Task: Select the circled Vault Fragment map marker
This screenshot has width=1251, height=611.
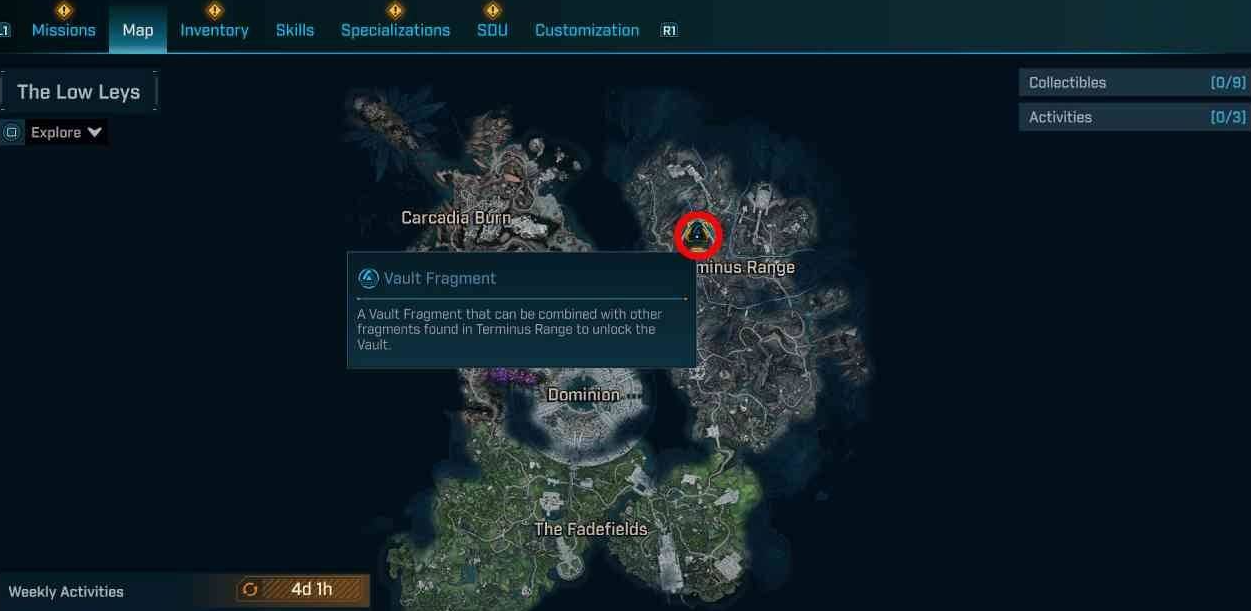Action: coord(699,235)
